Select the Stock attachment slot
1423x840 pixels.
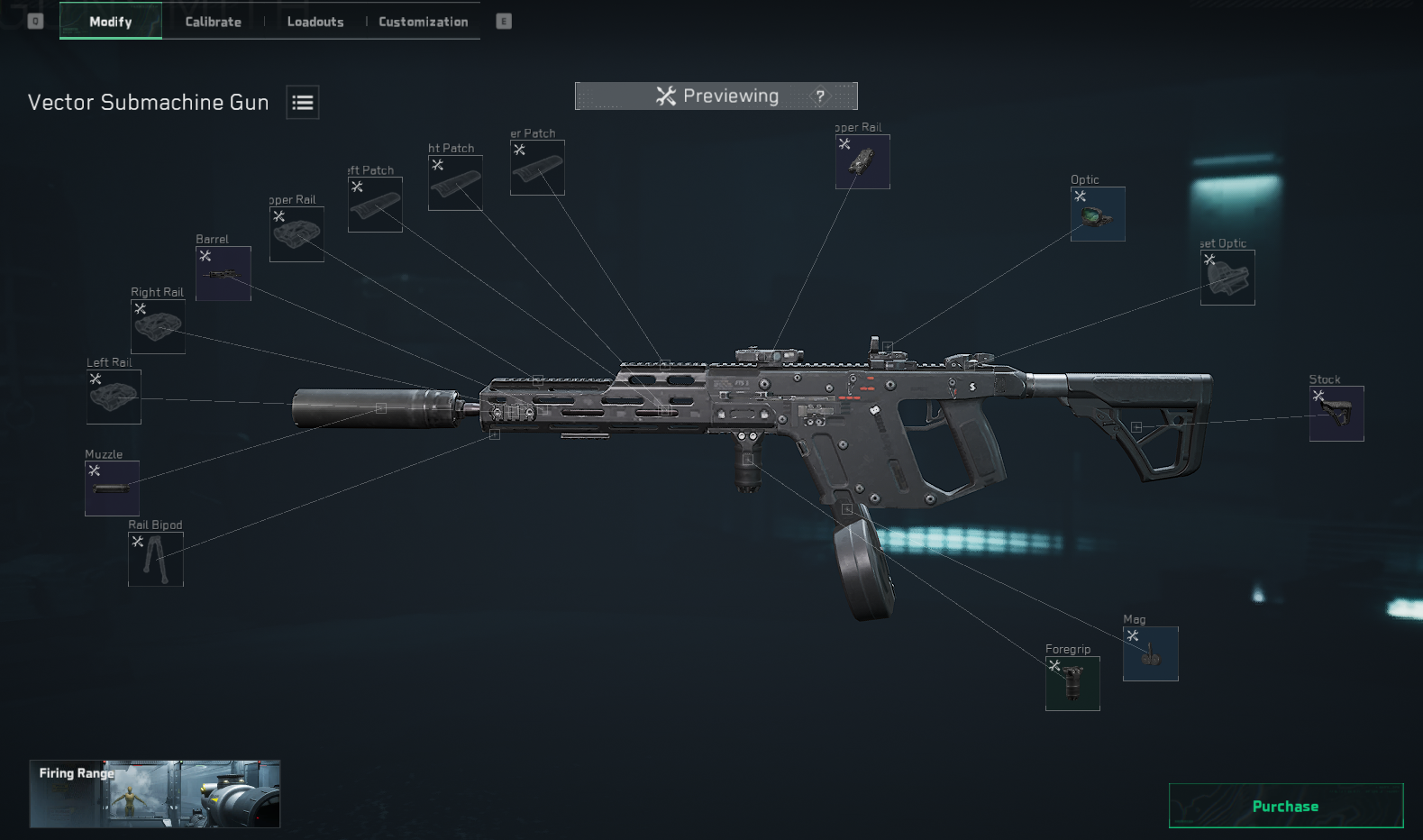(x=1336, y=414)
